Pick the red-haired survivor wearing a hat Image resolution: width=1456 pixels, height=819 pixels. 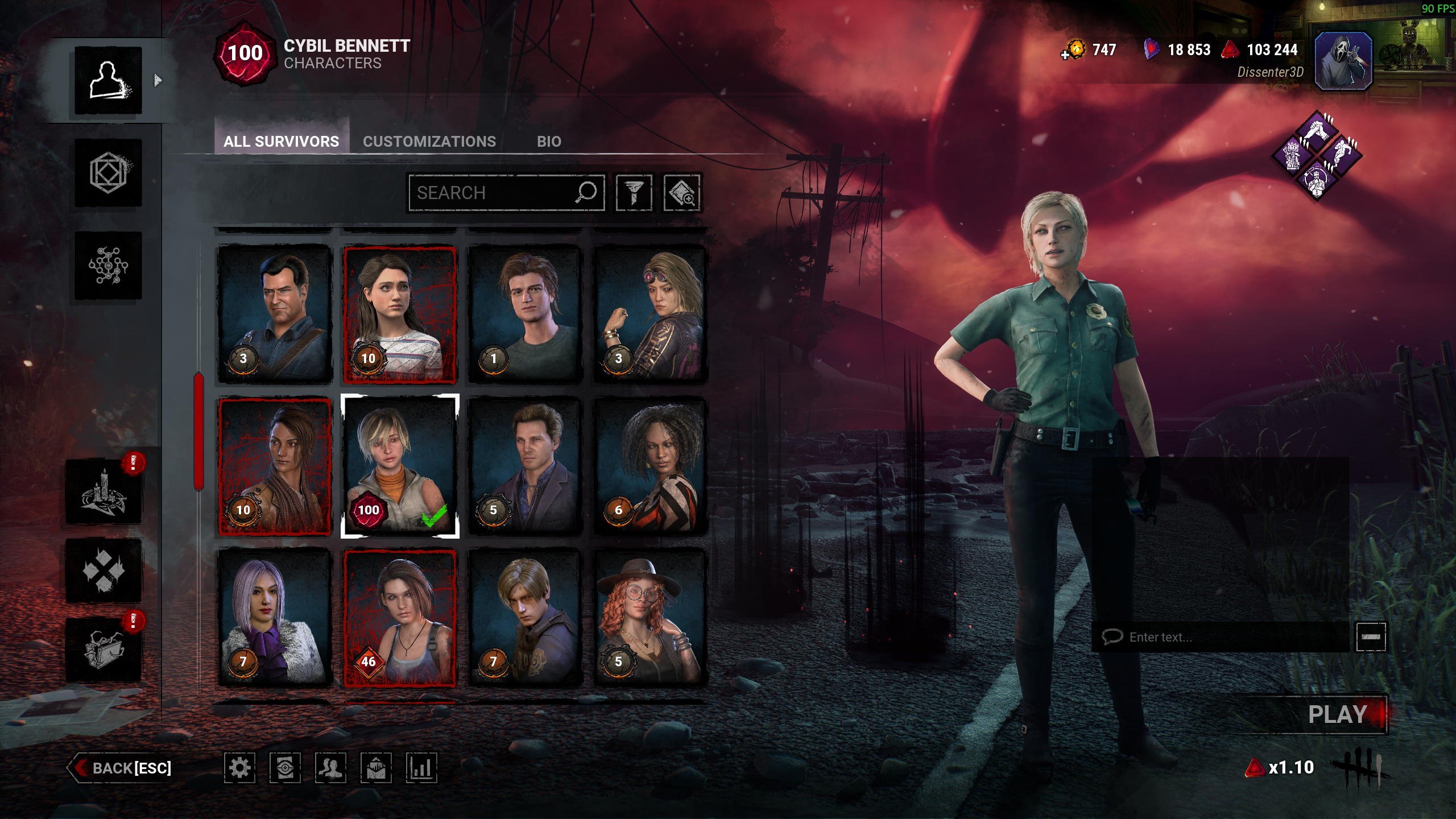(x=650, y=618)
